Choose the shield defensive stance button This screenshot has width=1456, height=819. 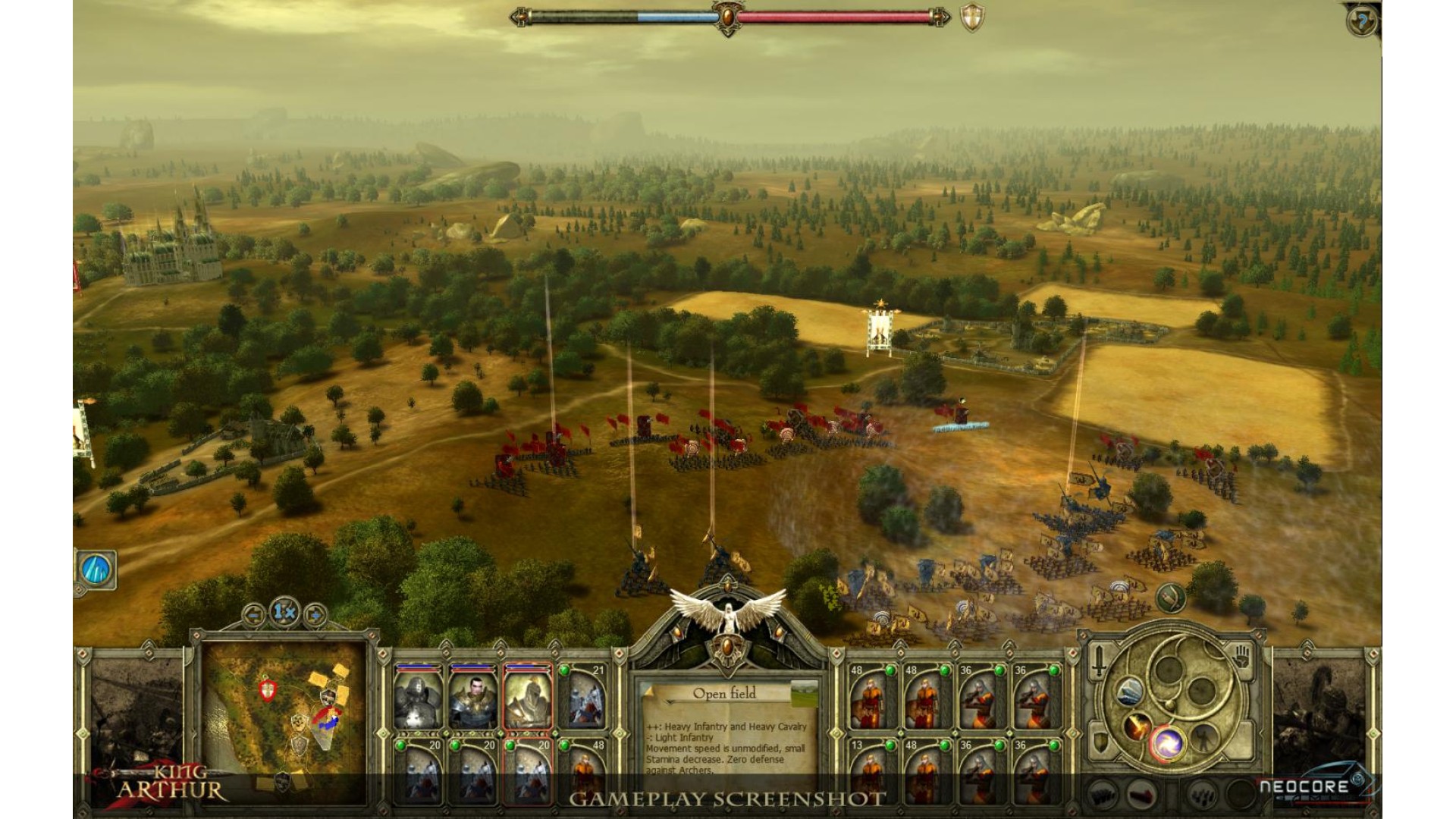(1099, 739)
